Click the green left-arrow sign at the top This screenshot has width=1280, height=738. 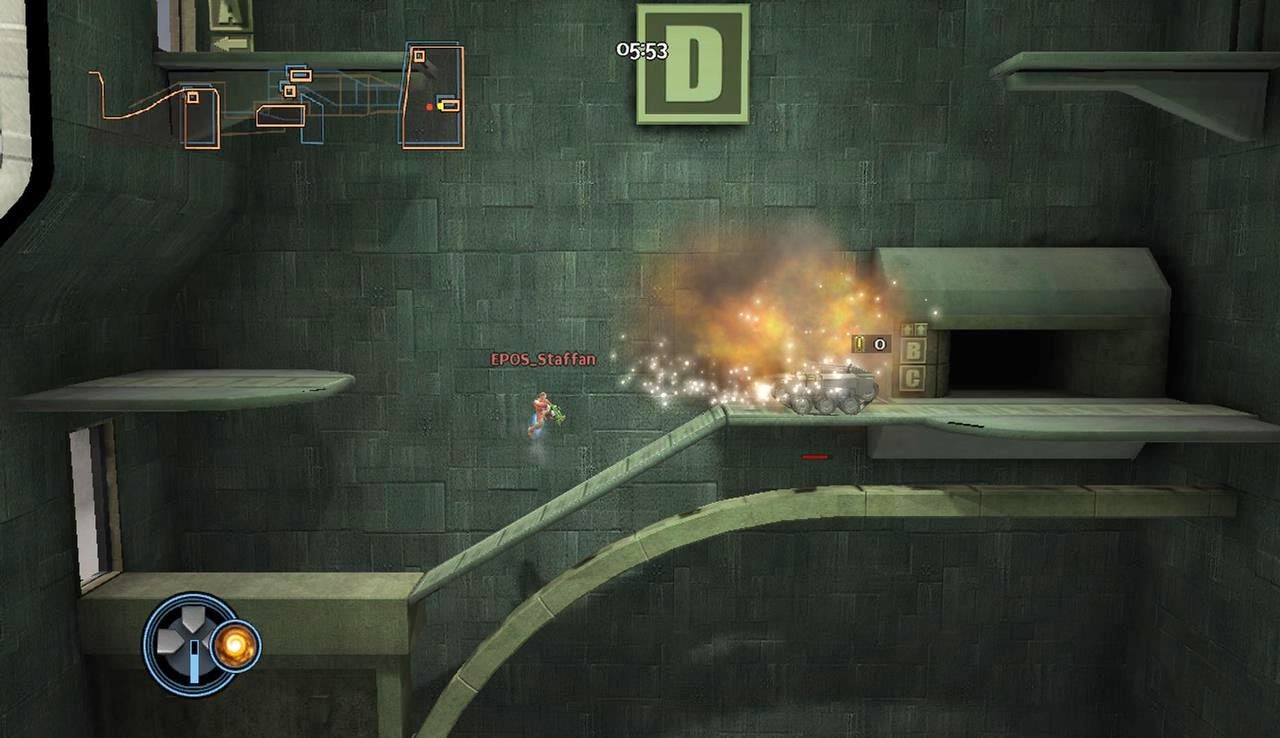point(231,43)
